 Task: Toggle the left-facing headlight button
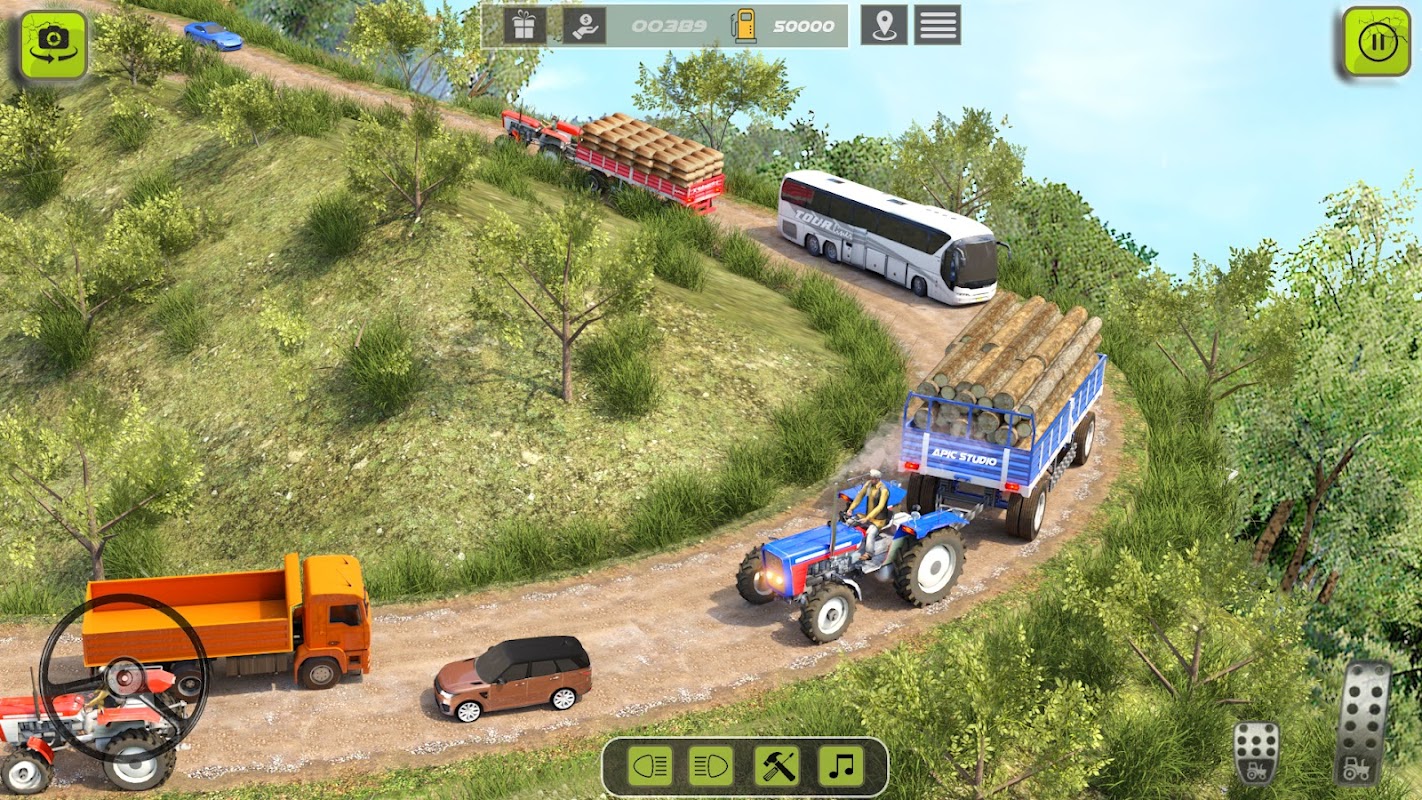click(x=650, y=767)
